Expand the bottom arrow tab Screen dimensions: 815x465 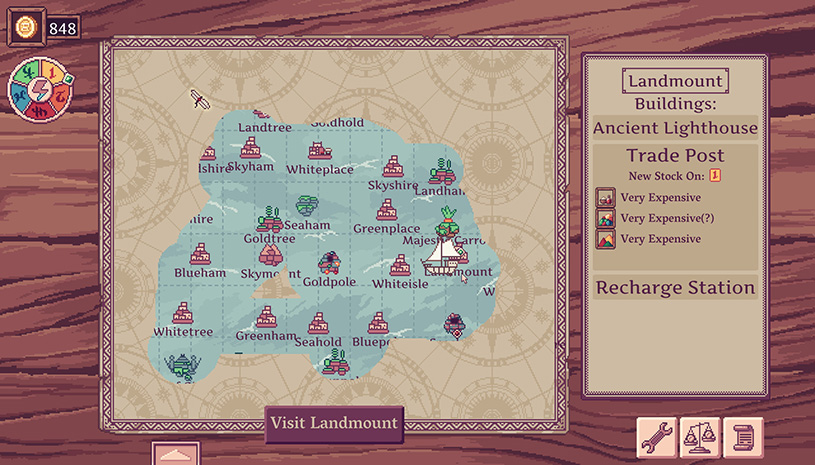(x=176, y=454)
